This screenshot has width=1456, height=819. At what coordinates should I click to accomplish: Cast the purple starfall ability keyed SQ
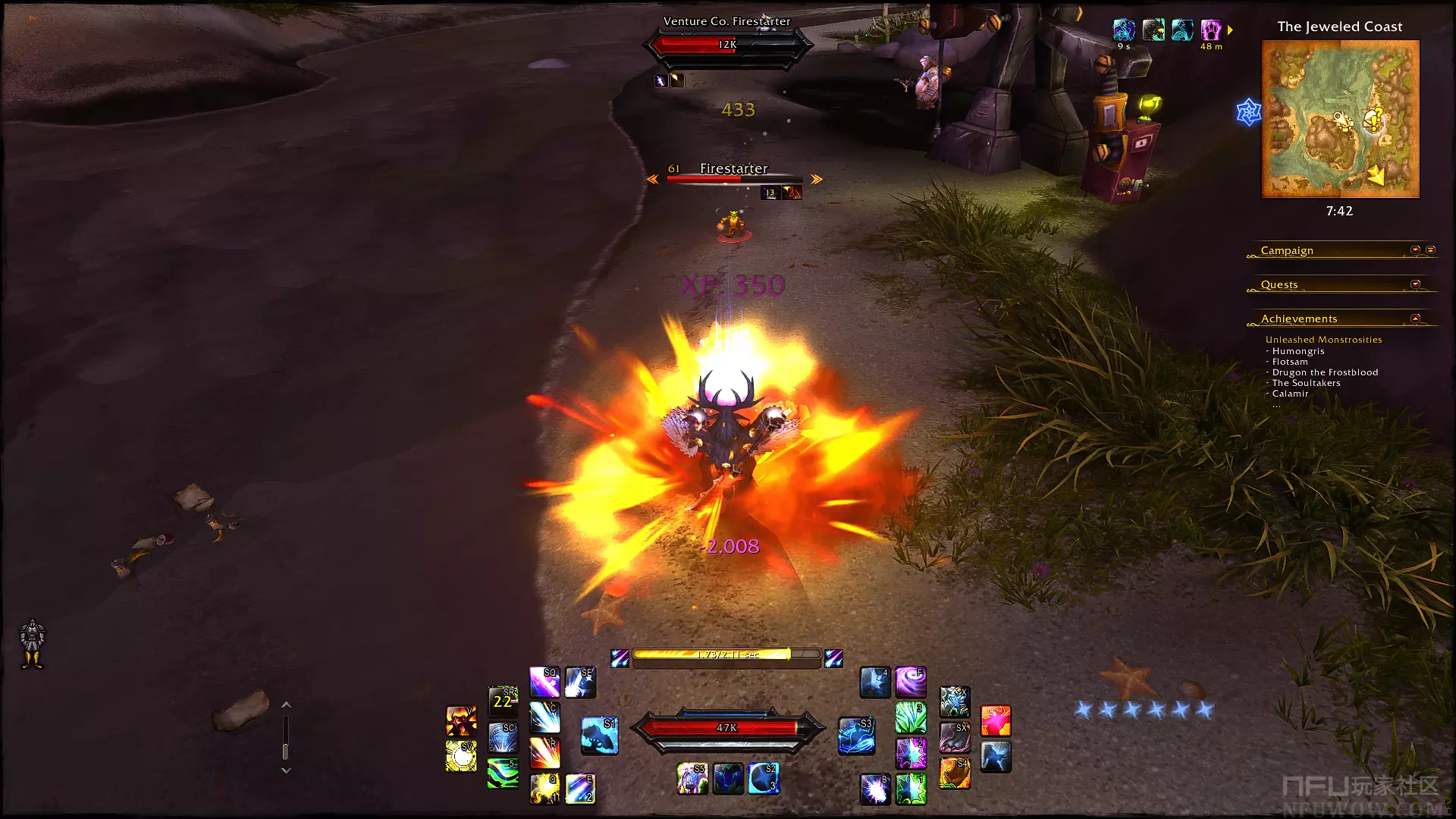pos(544,682)
